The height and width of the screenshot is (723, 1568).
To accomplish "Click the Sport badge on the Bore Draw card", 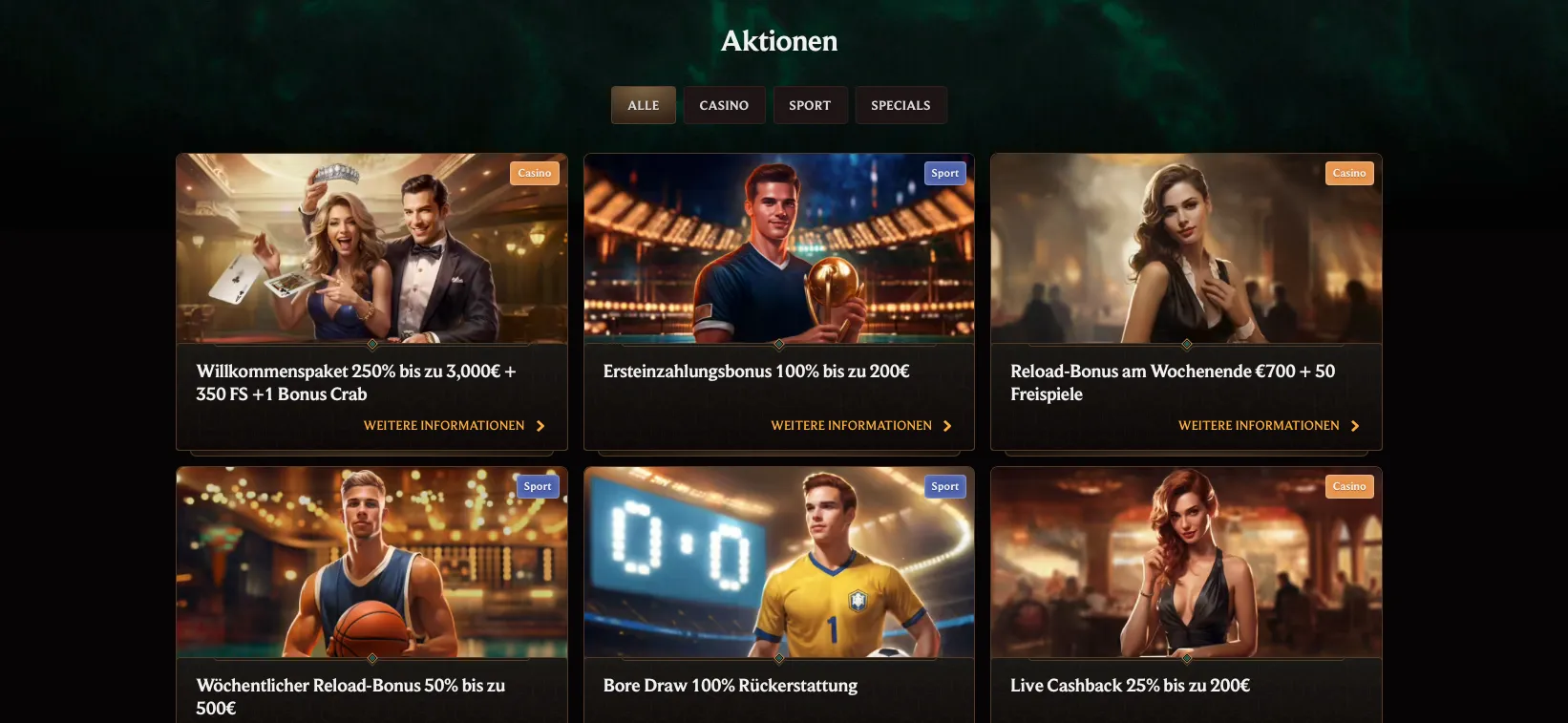I will pyautogui.click(x=943, y=486).
